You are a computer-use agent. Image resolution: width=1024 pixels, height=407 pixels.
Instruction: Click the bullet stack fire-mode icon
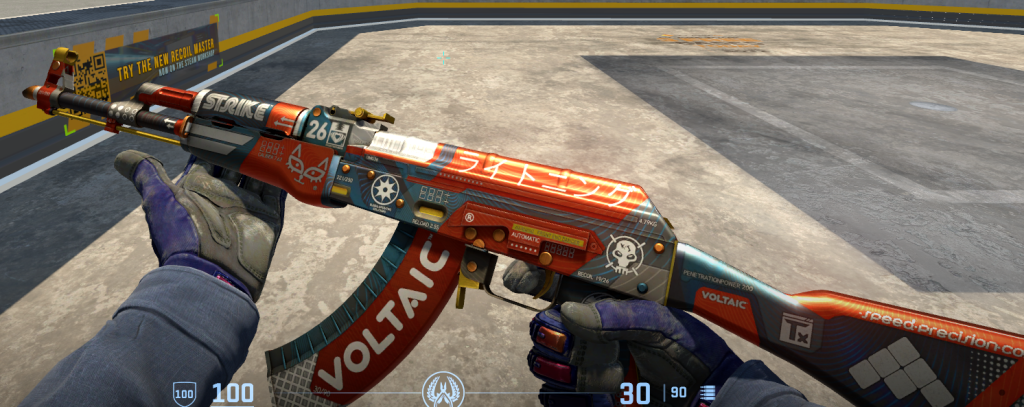(709, 393)
